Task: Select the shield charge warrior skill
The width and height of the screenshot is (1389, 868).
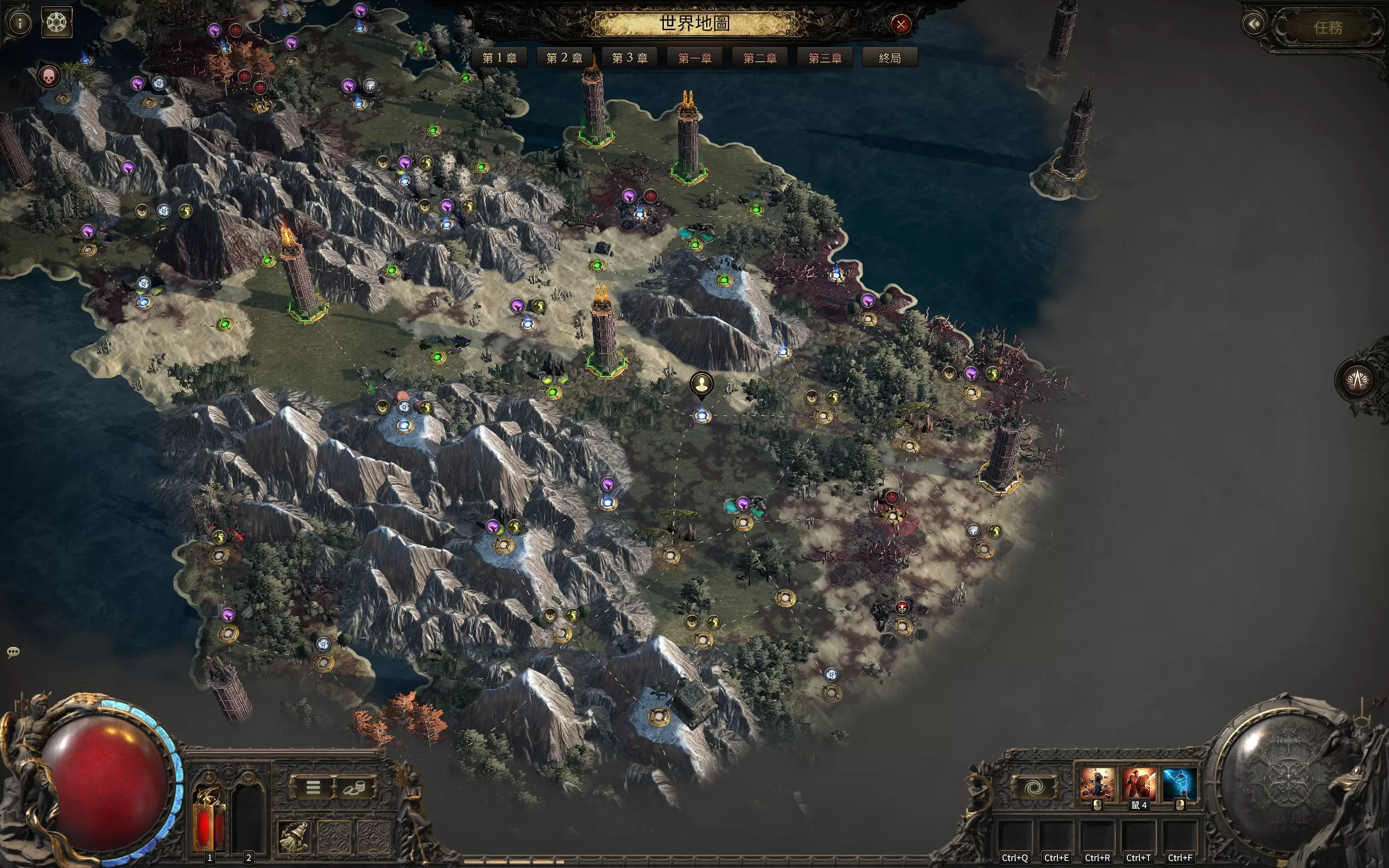Action: (x=1138, y=784)
